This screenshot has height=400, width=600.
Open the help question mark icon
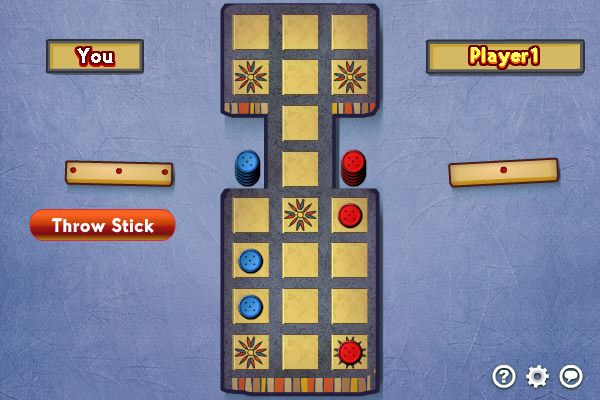point(504,376)
